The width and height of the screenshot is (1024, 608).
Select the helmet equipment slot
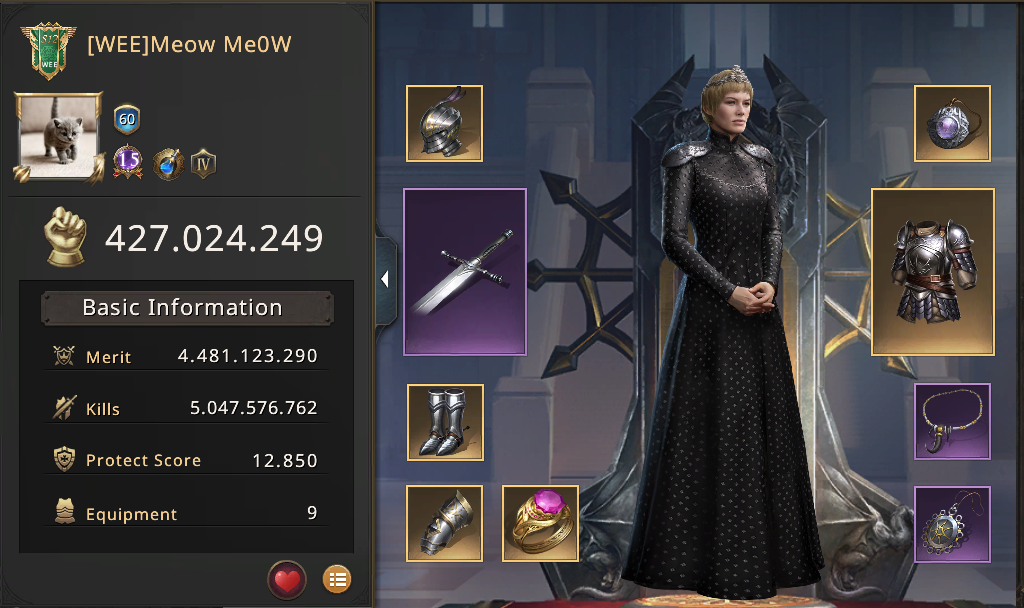pyautogui.click(x=444, y=123)
